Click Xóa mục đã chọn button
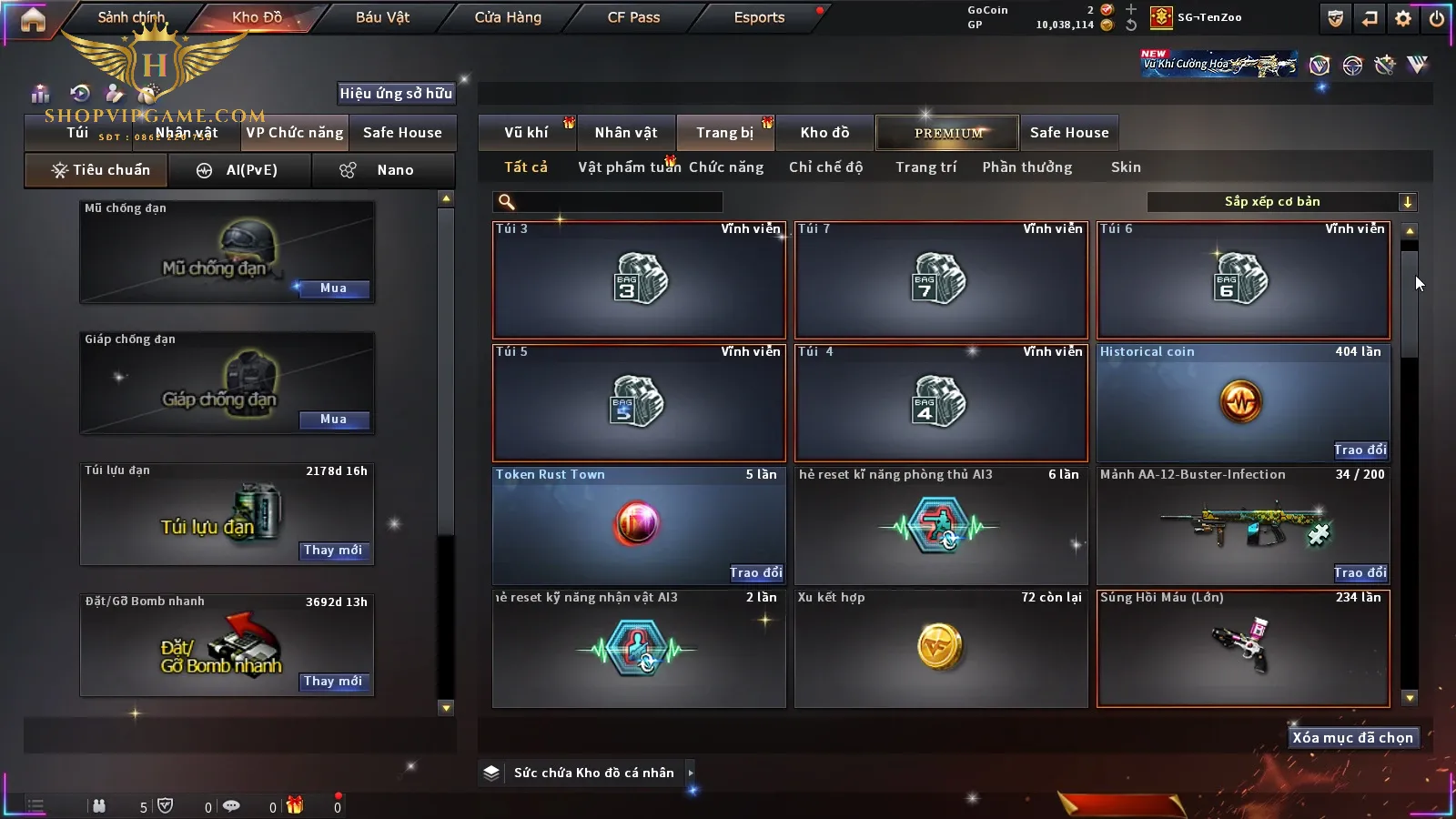This screenshot has width=1456, height=819. coord(1352,738)
